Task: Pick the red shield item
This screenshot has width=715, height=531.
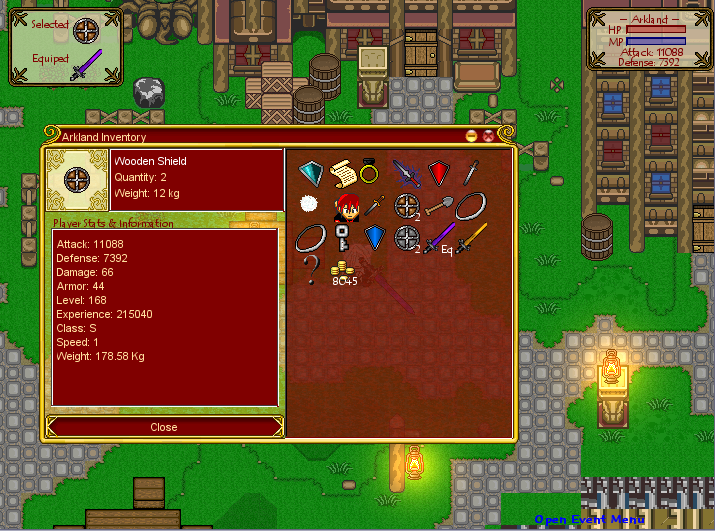Action: [438, 172]
